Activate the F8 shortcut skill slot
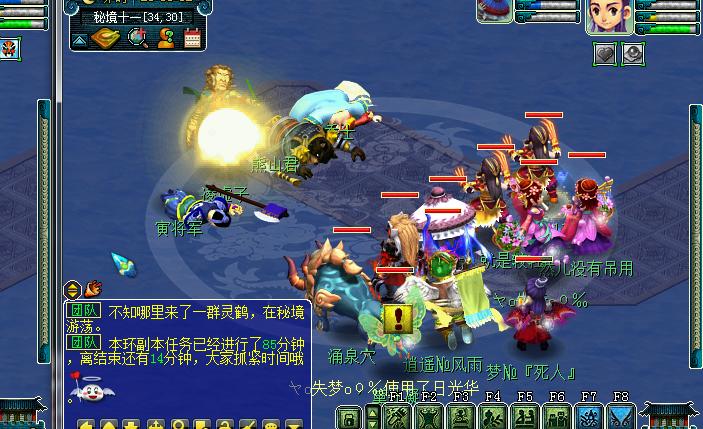703x429 pixels. (620, 417)
